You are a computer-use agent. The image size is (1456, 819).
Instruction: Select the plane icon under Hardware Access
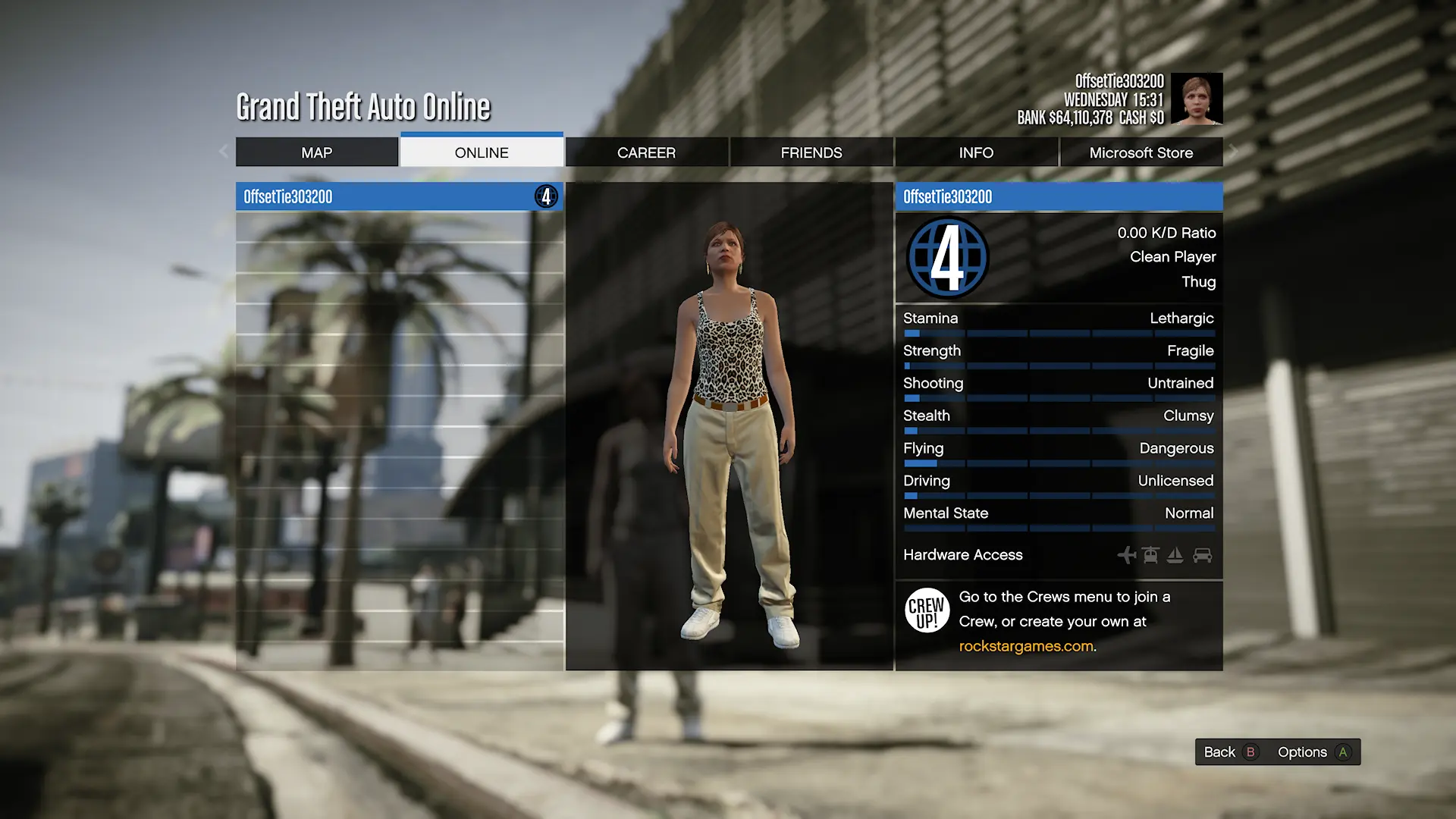[1126, 555]
